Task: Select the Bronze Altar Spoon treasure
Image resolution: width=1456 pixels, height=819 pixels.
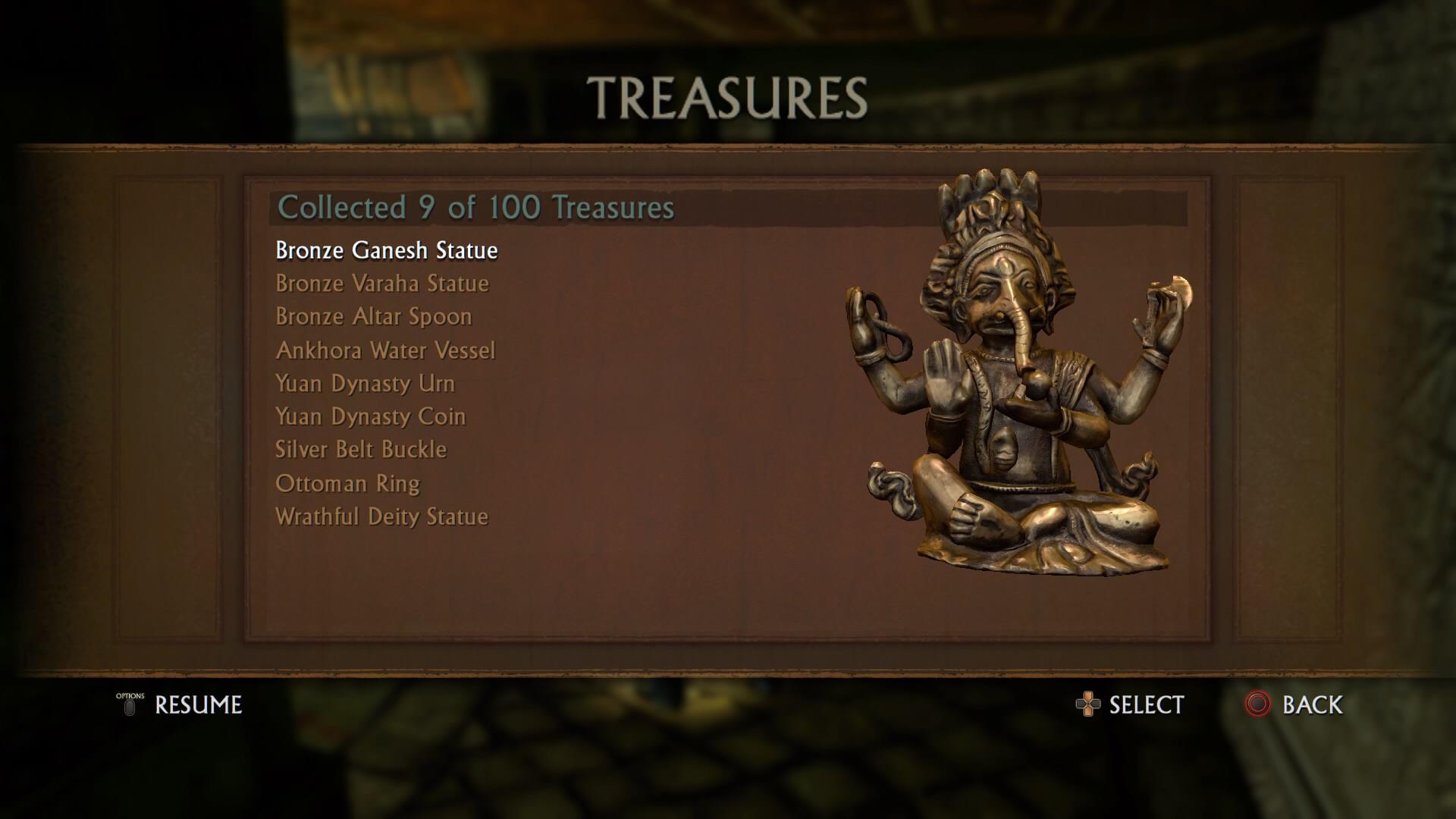Action: (x=372, y=317)
